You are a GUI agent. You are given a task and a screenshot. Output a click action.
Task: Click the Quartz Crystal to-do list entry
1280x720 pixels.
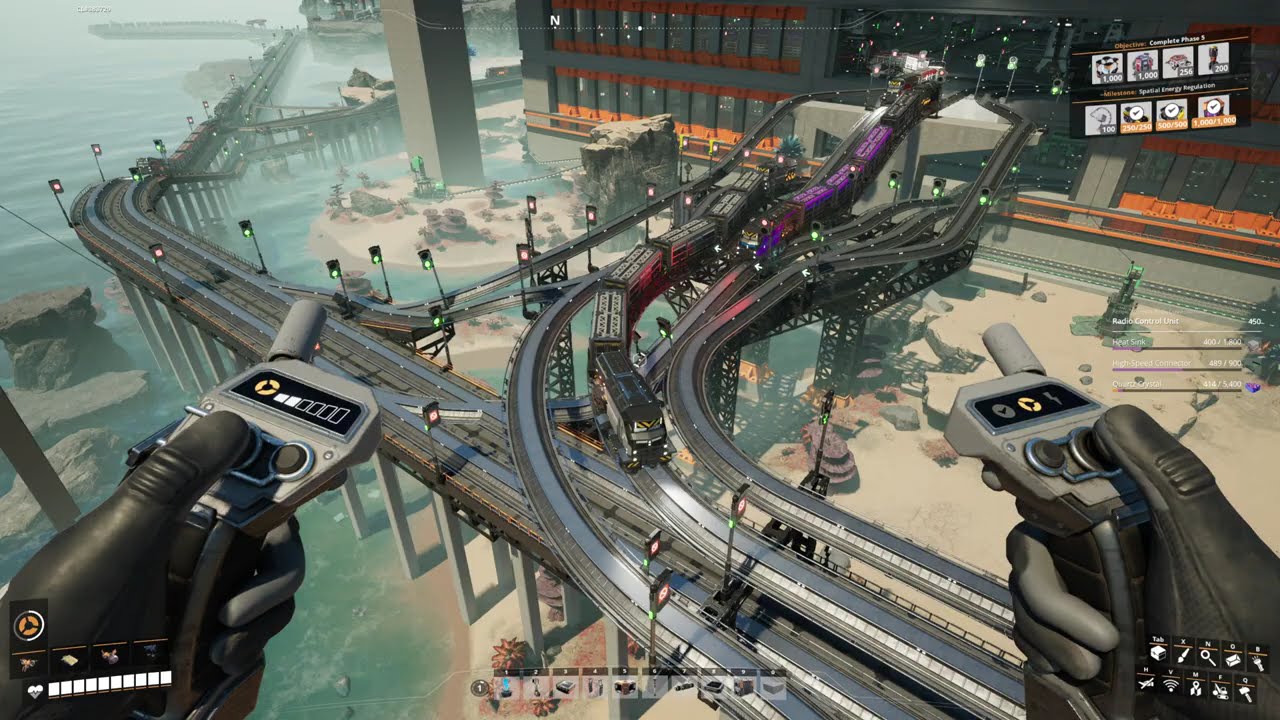pos(1180,385)
